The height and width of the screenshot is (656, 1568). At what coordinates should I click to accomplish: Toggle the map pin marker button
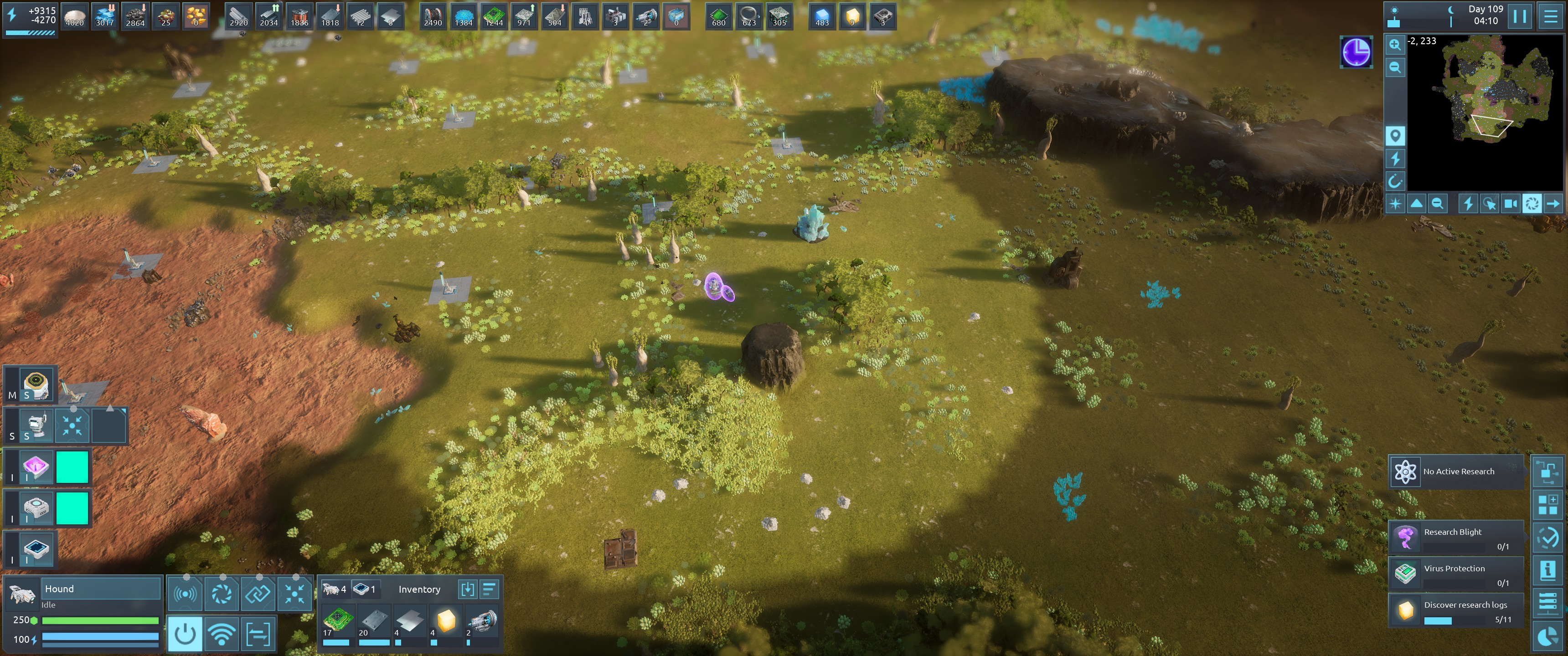[x=1394, y=136]
